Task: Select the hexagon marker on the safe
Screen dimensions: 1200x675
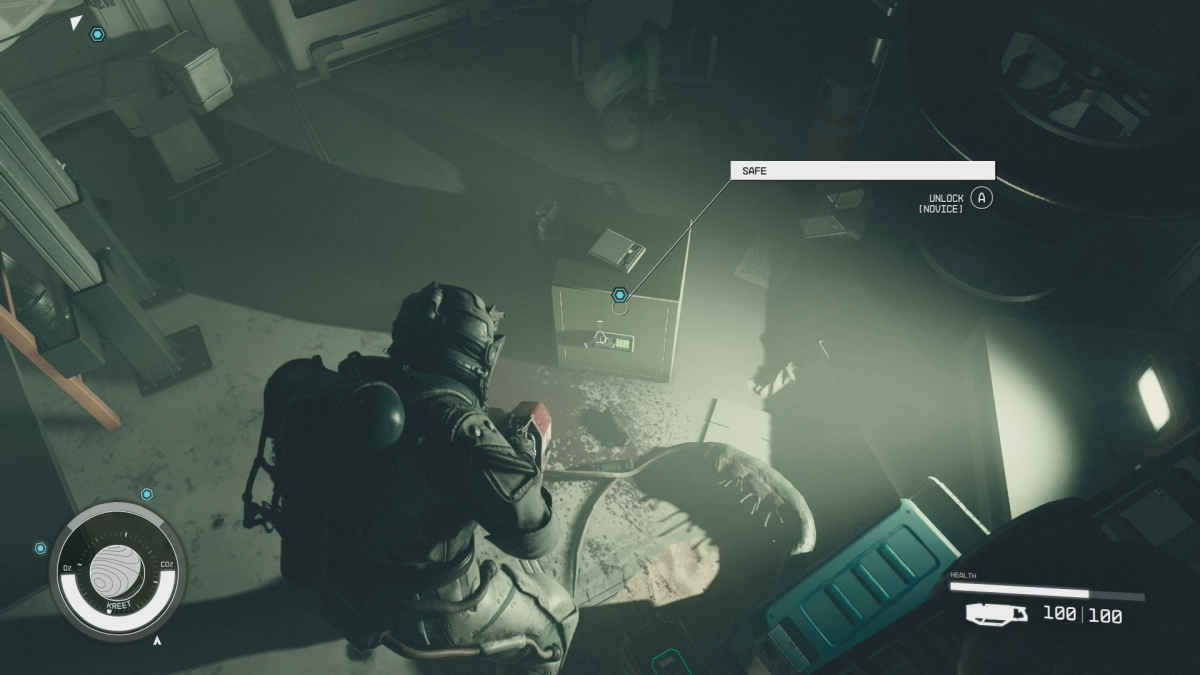Action: (620, 295)
